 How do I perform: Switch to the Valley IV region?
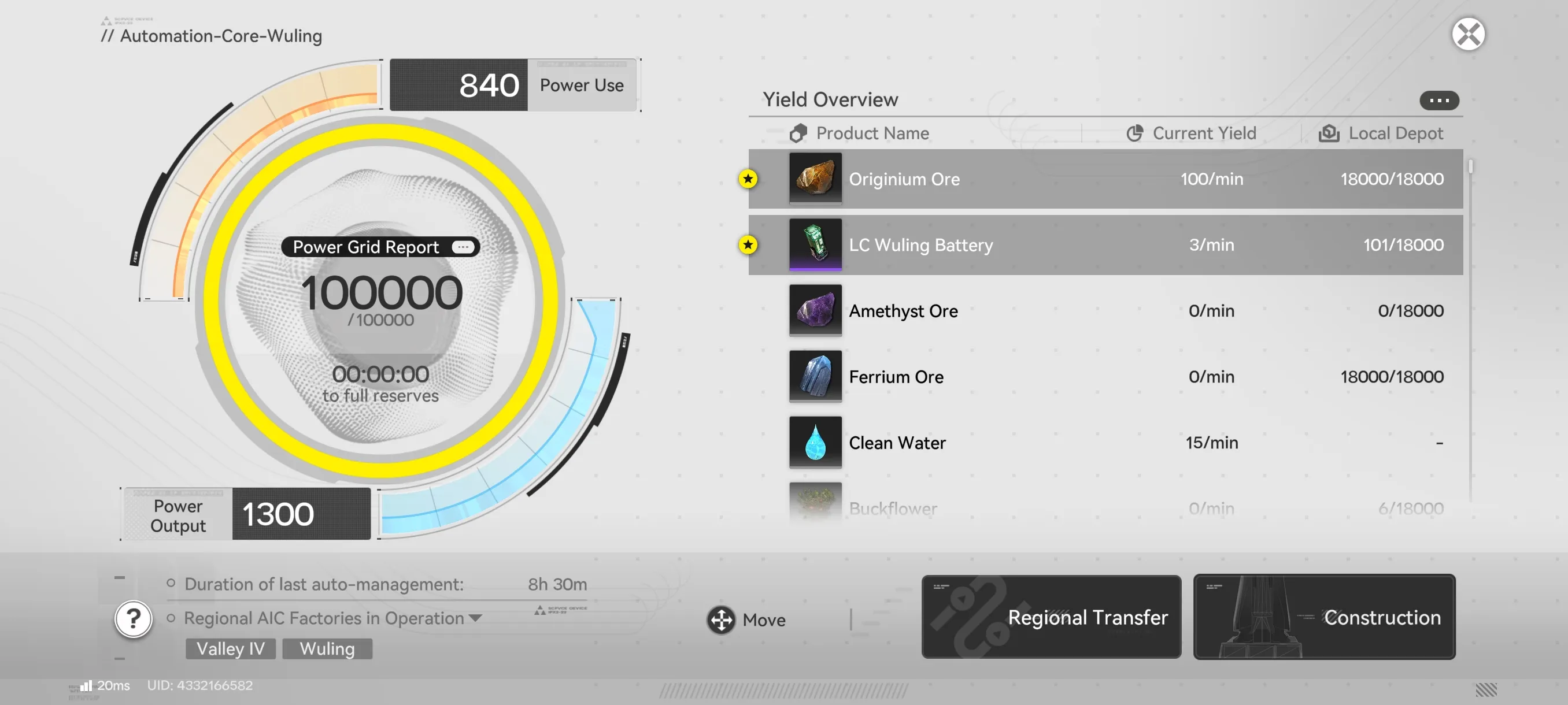[x=230, y=648]
